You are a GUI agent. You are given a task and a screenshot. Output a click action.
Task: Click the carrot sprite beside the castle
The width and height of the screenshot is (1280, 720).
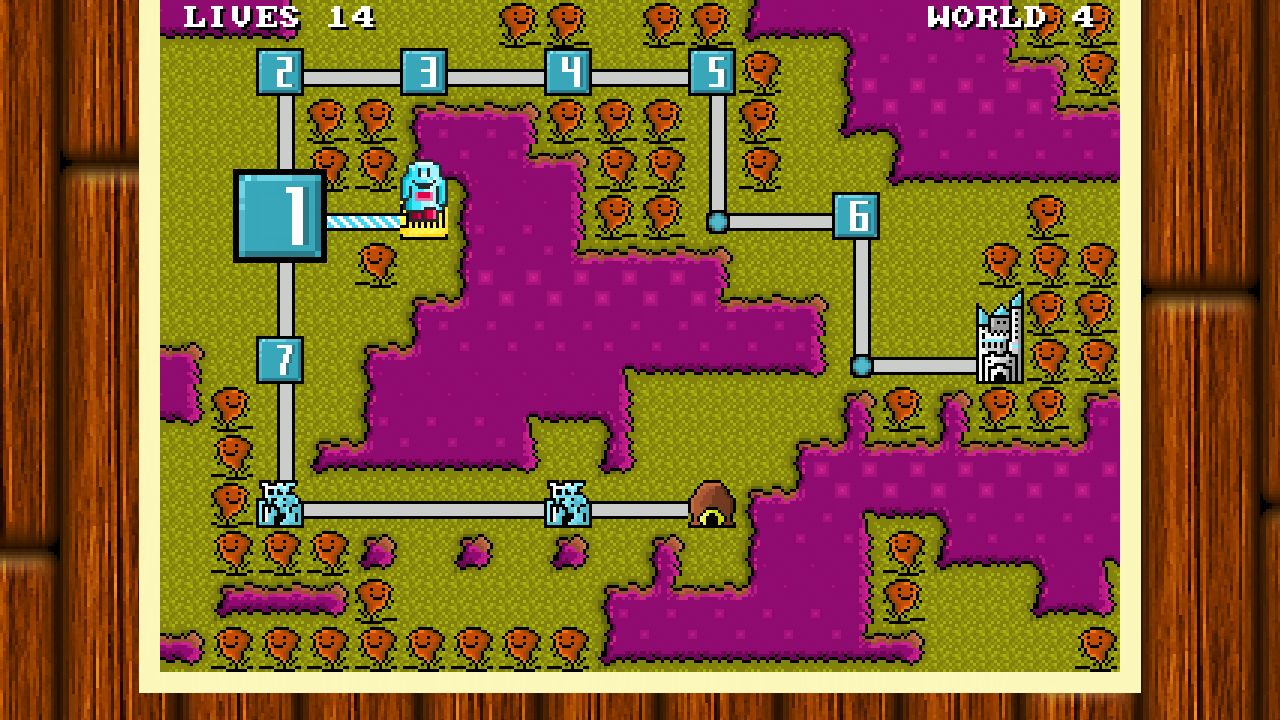1049,310
